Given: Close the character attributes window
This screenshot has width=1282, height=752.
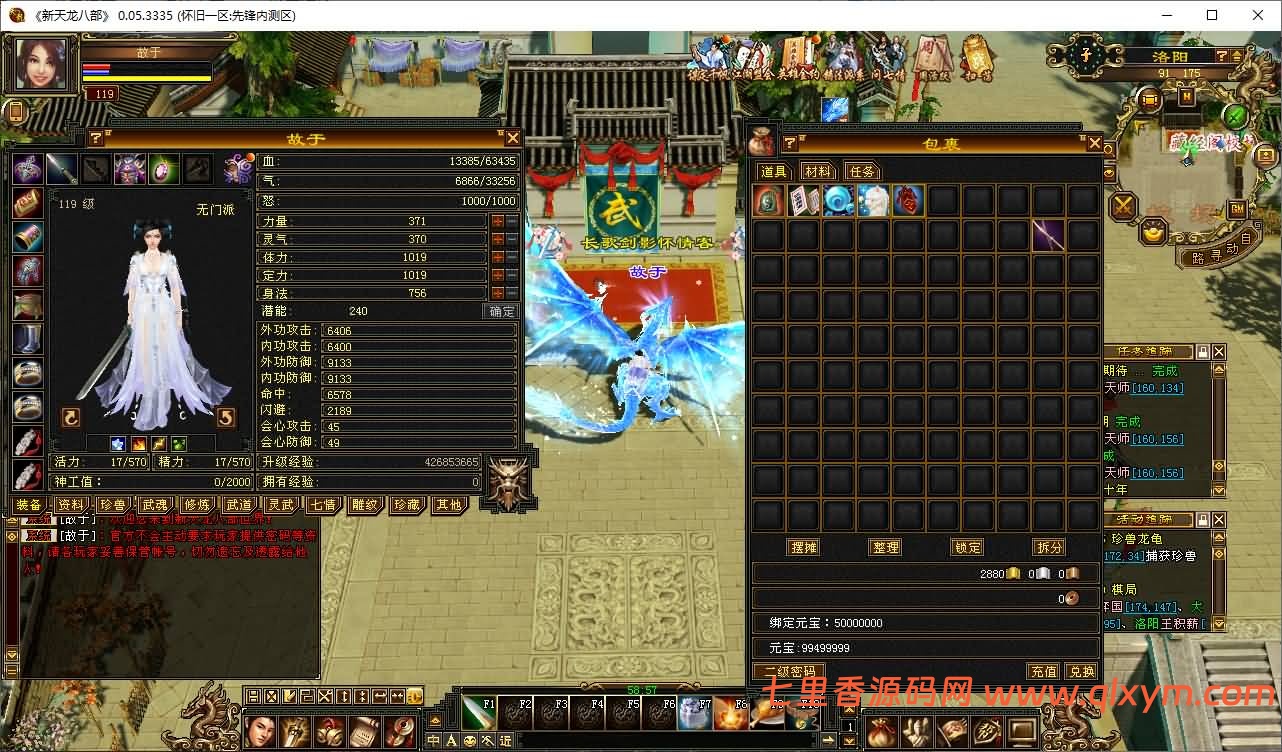Looking at the screenshot, I should click(512, 138).
